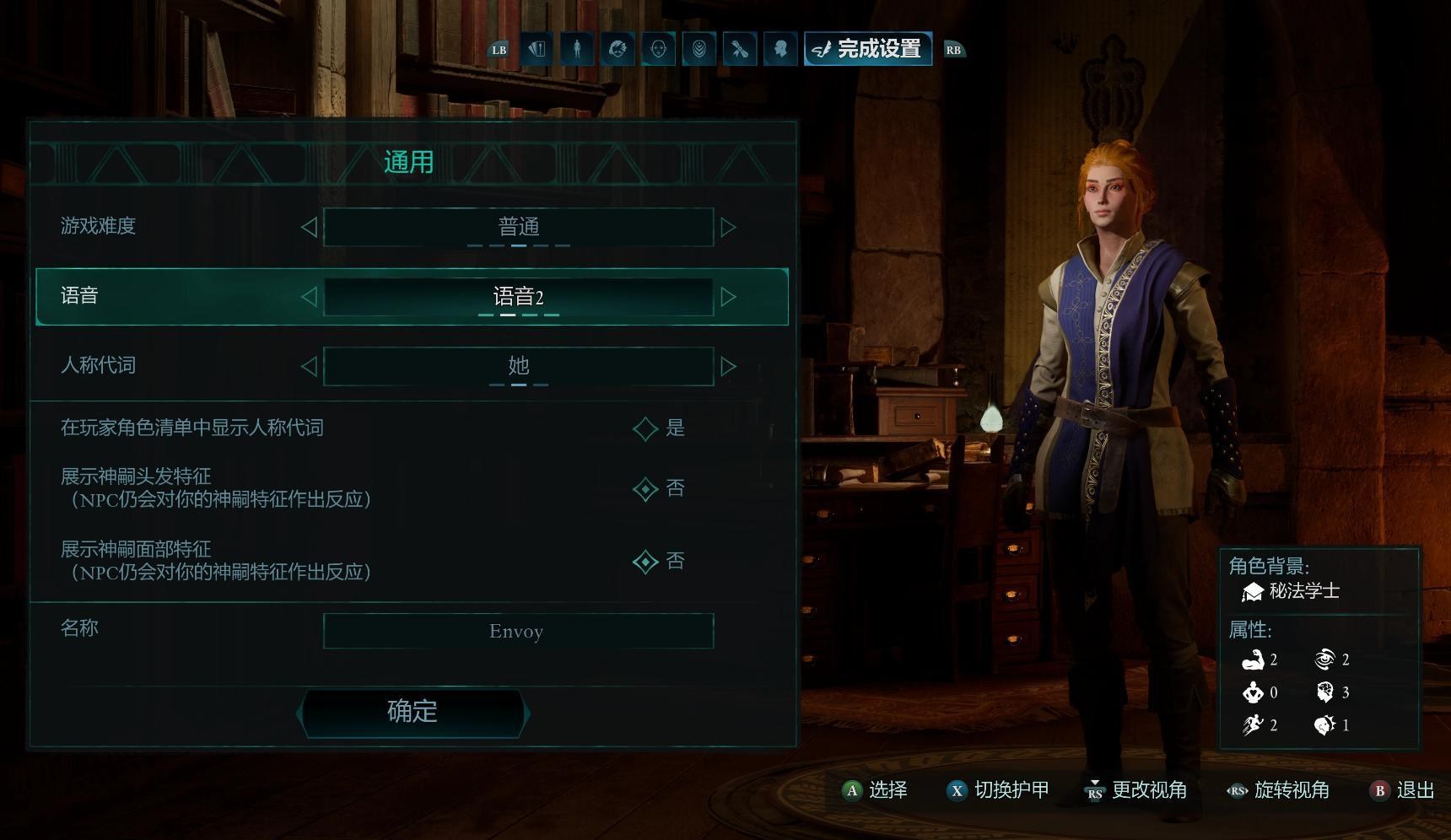Open the cards preset tab
This screenshot has width=1451, height=840.
[x=537, y=49]
